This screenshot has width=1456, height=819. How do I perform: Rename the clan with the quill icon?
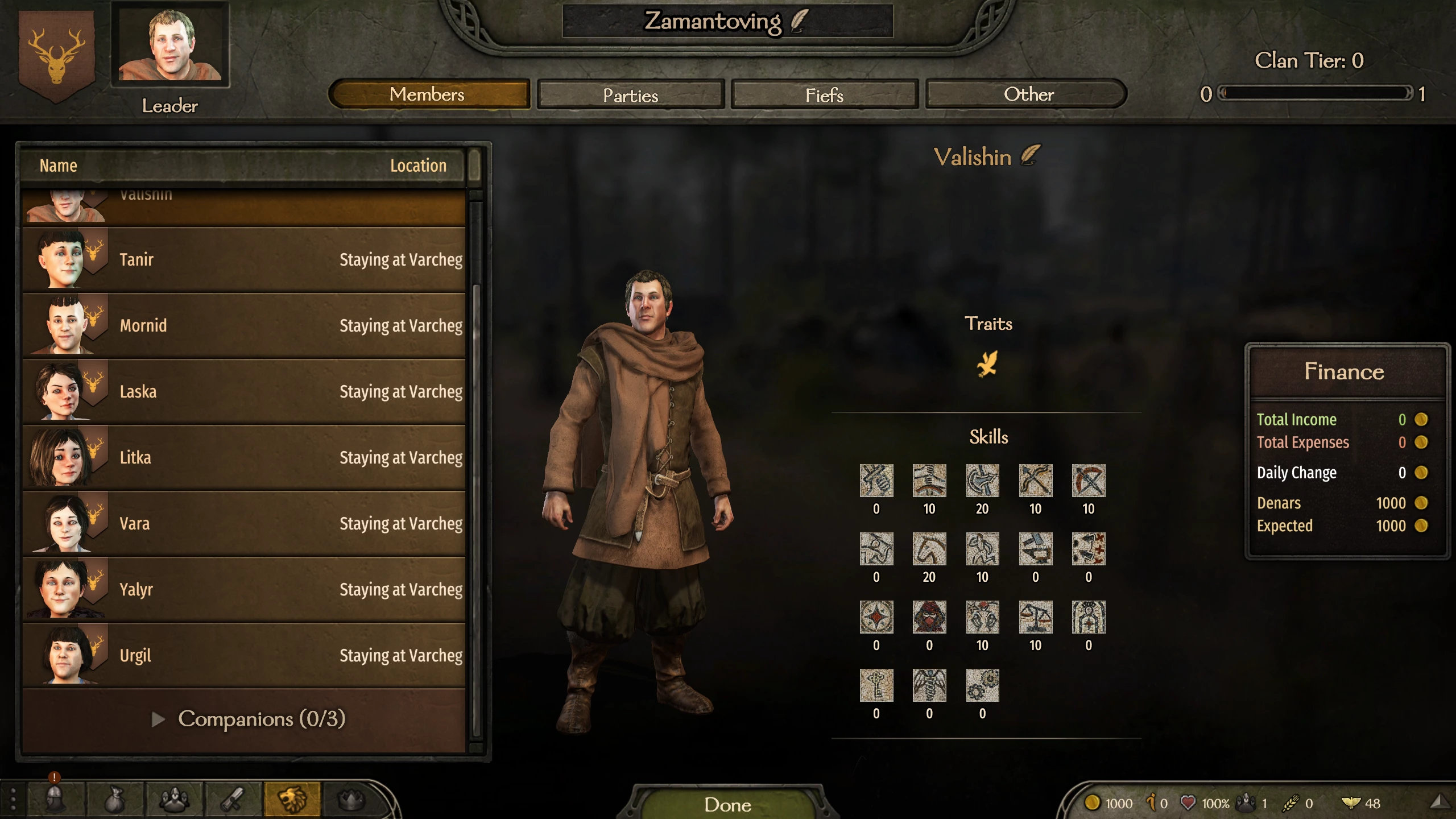coord(799,21)
